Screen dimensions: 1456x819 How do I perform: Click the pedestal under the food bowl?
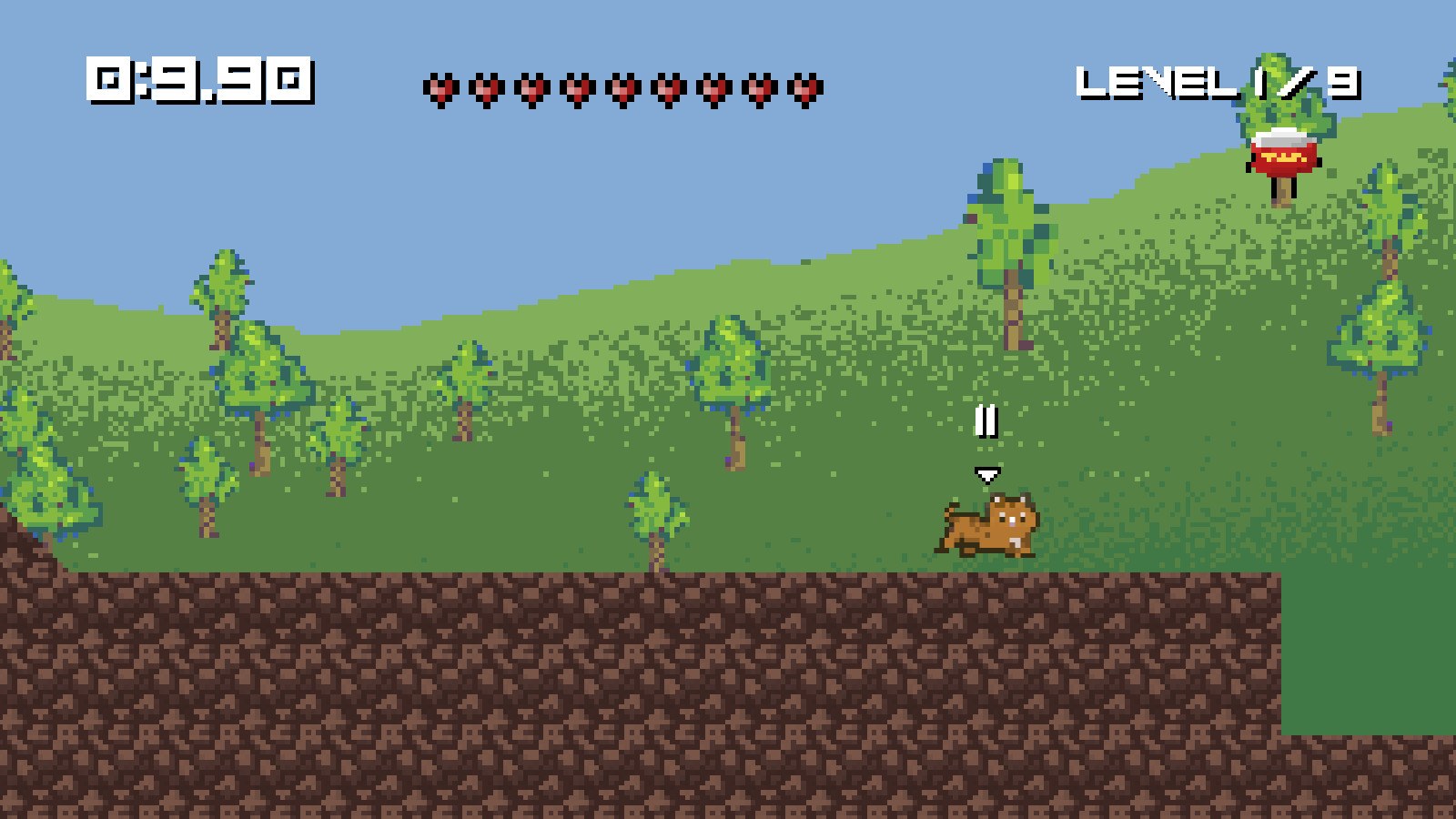(x=1284, y=193)
